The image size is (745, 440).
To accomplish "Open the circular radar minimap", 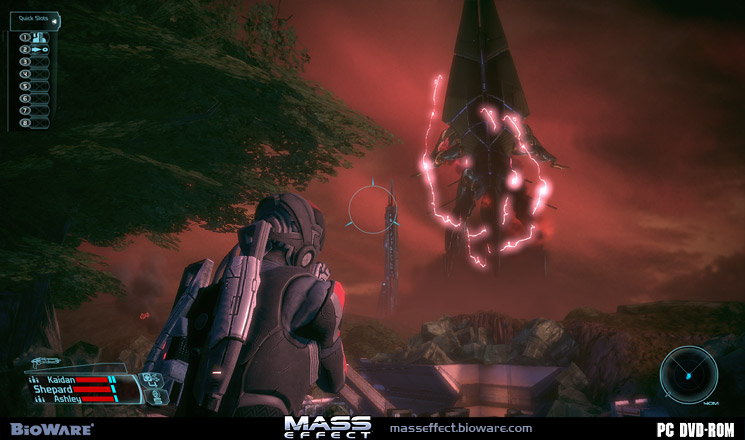I will coord(688,372).
